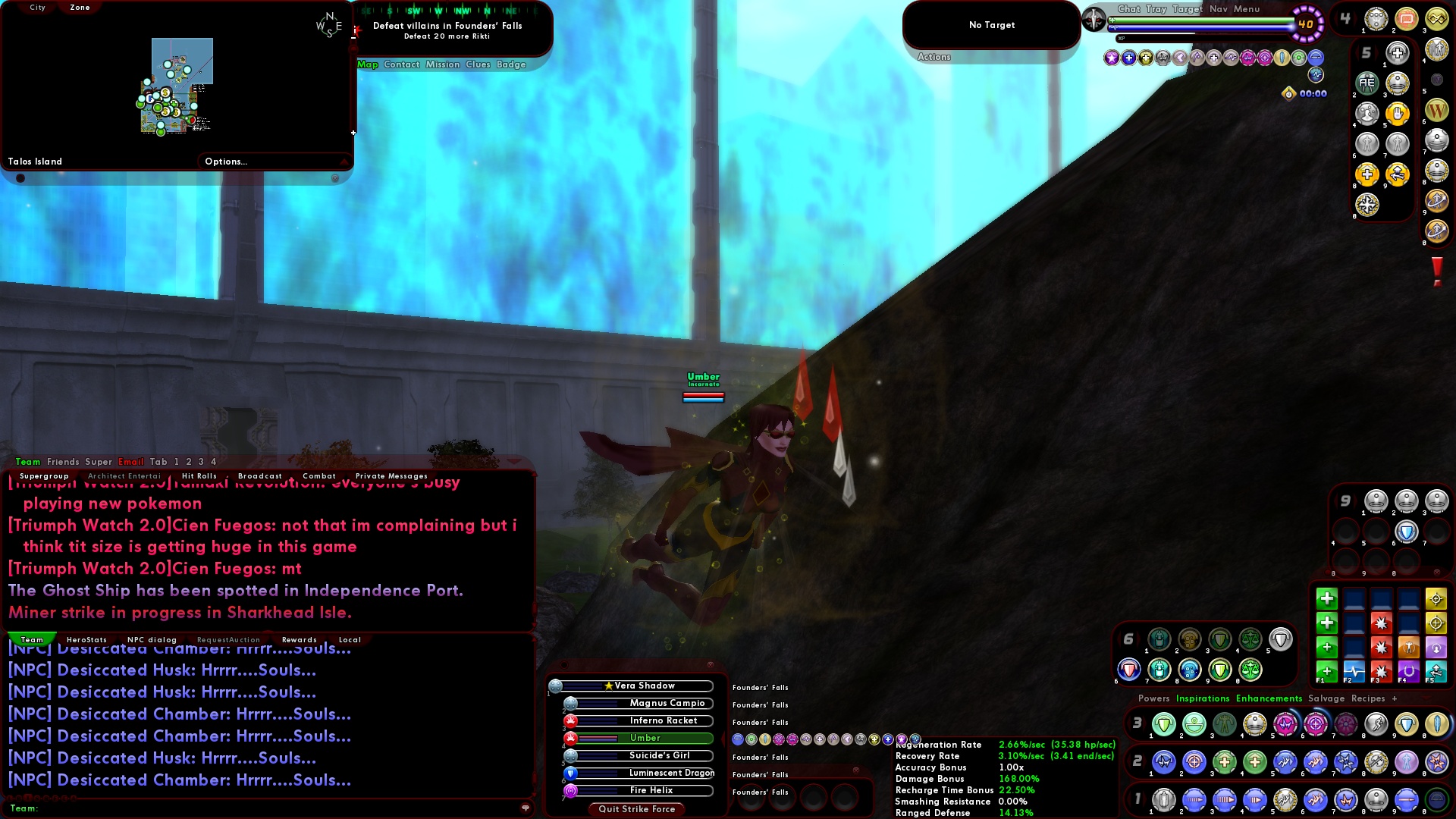Image resolution: width=1456 pixels, height=819 pixels.
Task: Expand the Options menu on the map window
Action: click(226, 161)
